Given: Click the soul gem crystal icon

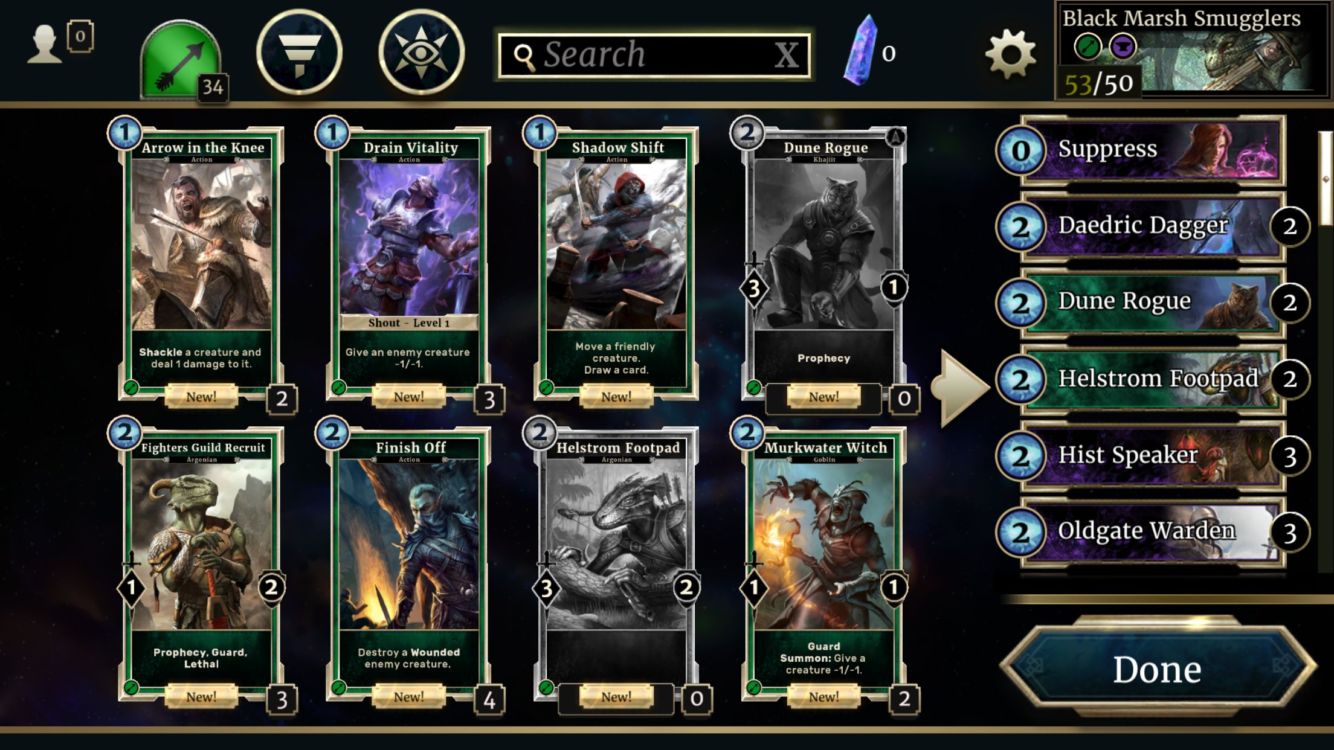Looking at the screenshot, I should click(x=859, y=52).
